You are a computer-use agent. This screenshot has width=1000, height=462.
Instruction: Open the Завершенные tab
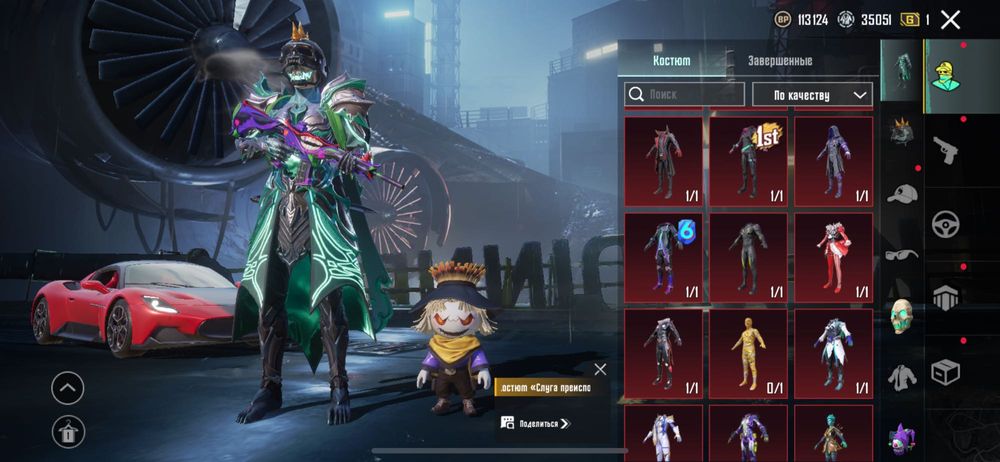(780, 61)
